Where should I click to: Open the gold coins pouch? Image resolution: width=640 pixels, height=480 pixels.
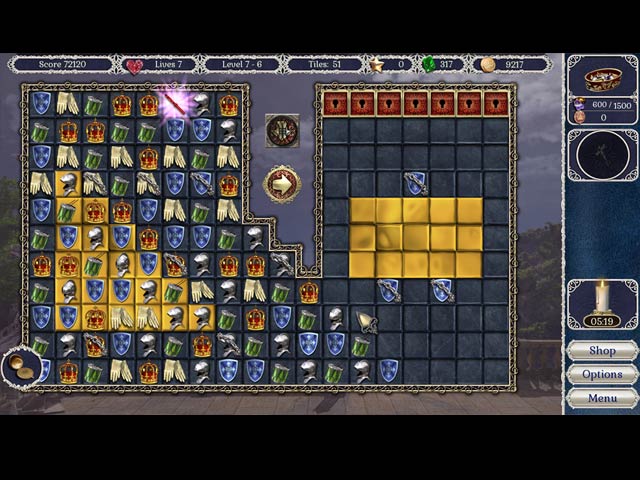[x=22, y=367]
